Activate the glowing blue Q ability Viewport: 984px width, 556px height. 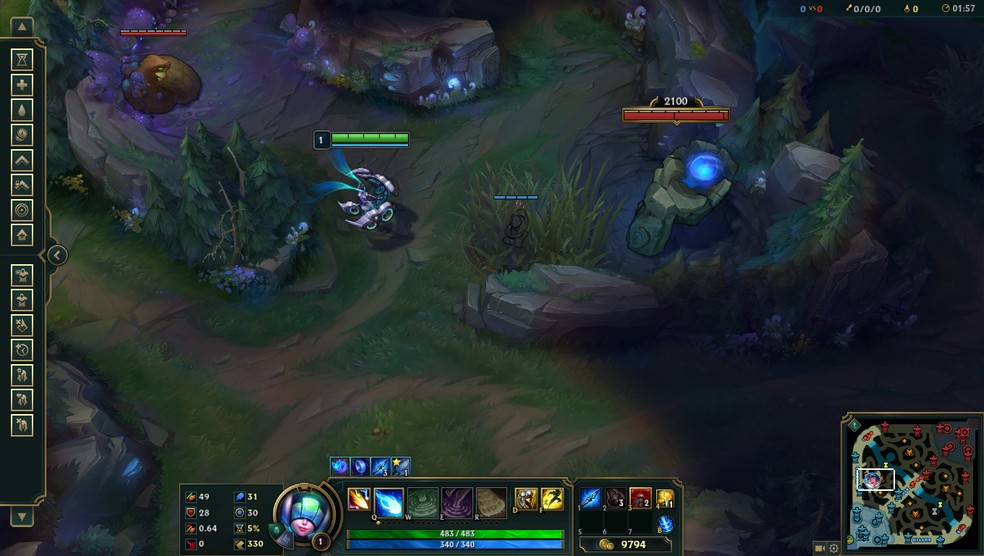pos(389,500)
